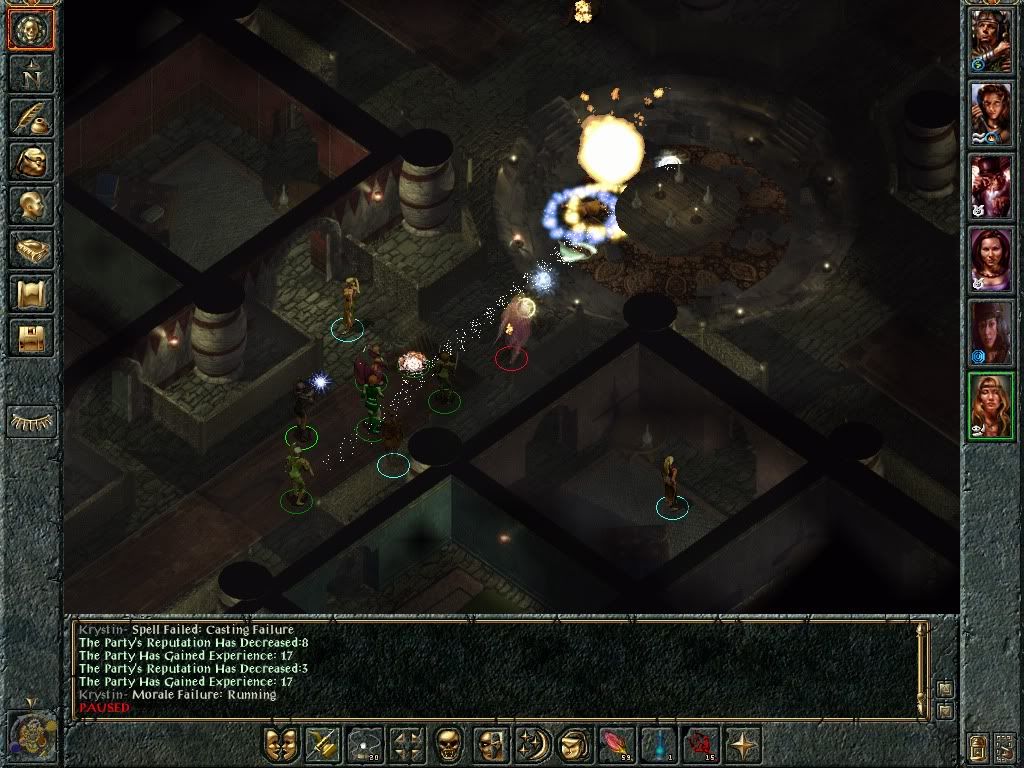Image resolution: width=1024 pixels, height=768 pixels.
Task: Open the mage spellbook button
Action: click(31, 249)
